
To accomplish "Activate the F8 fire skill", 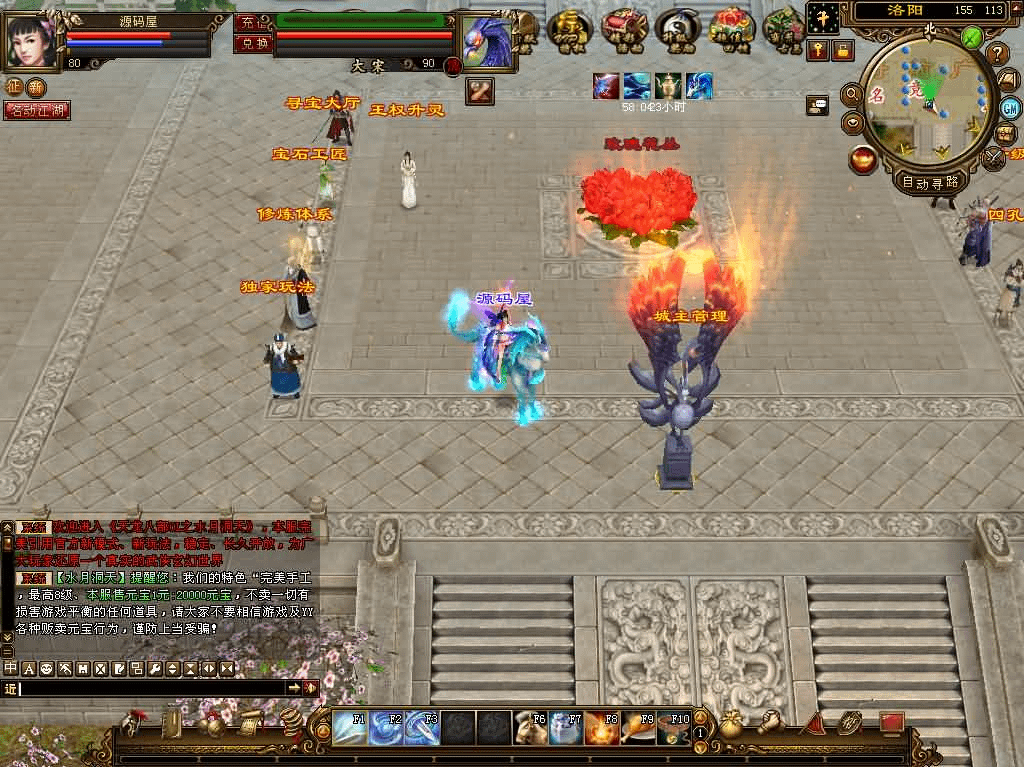I will (x=603, y=728).
